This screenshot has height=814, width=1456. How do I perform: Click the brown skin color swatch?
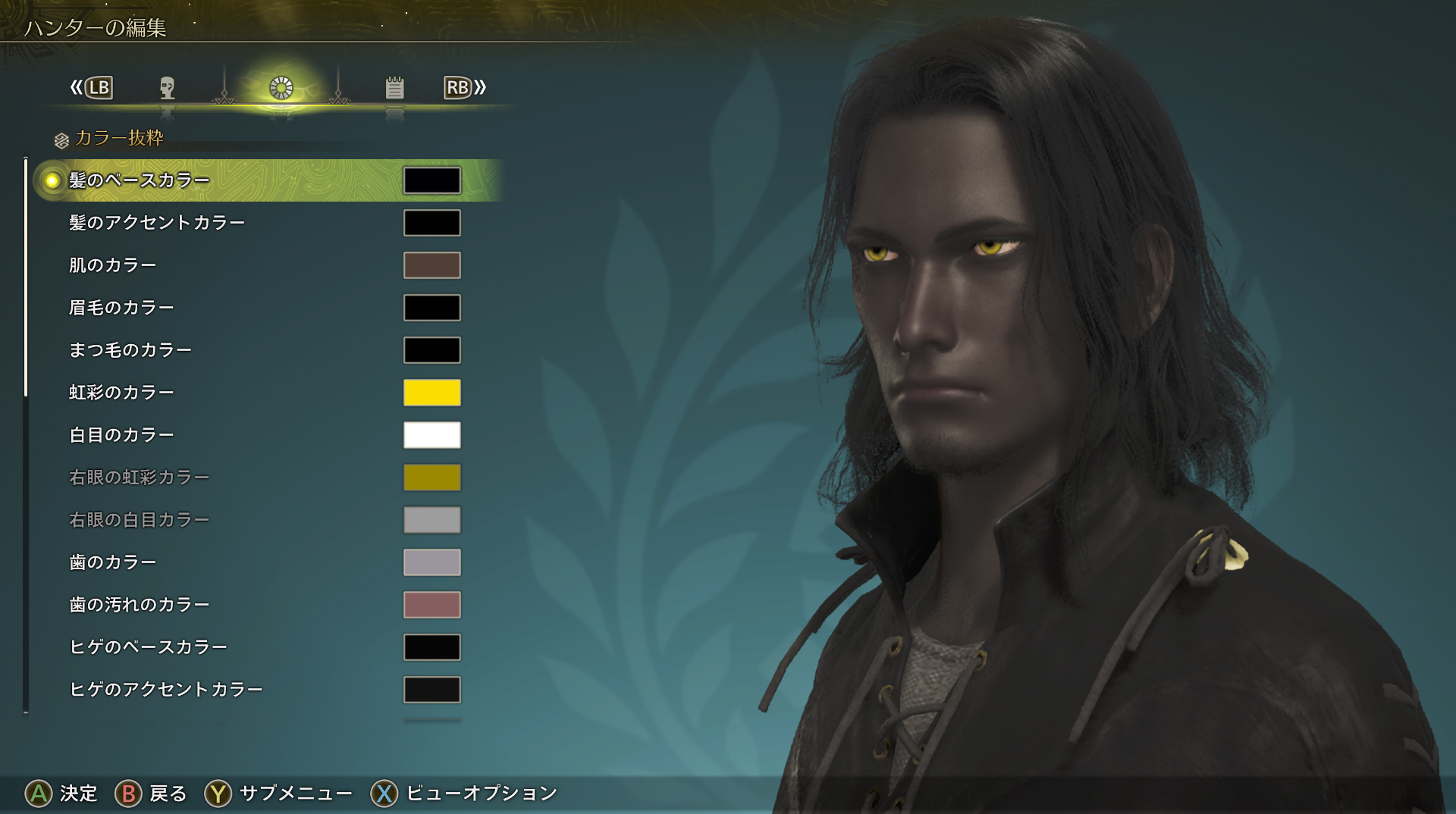431,265
